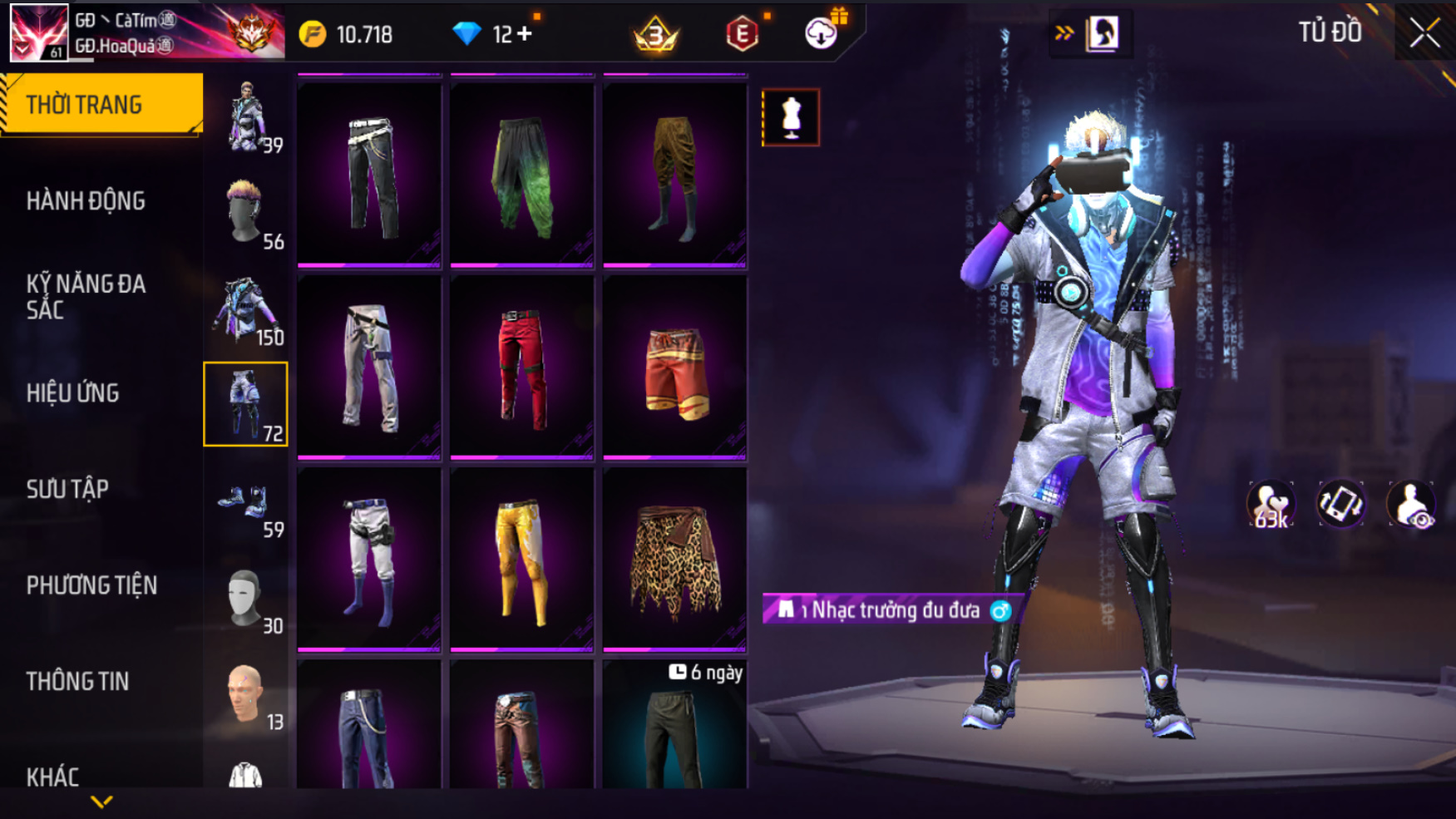
Task: Select the hair category with 56 items
Action: click(x=246, y=213)
